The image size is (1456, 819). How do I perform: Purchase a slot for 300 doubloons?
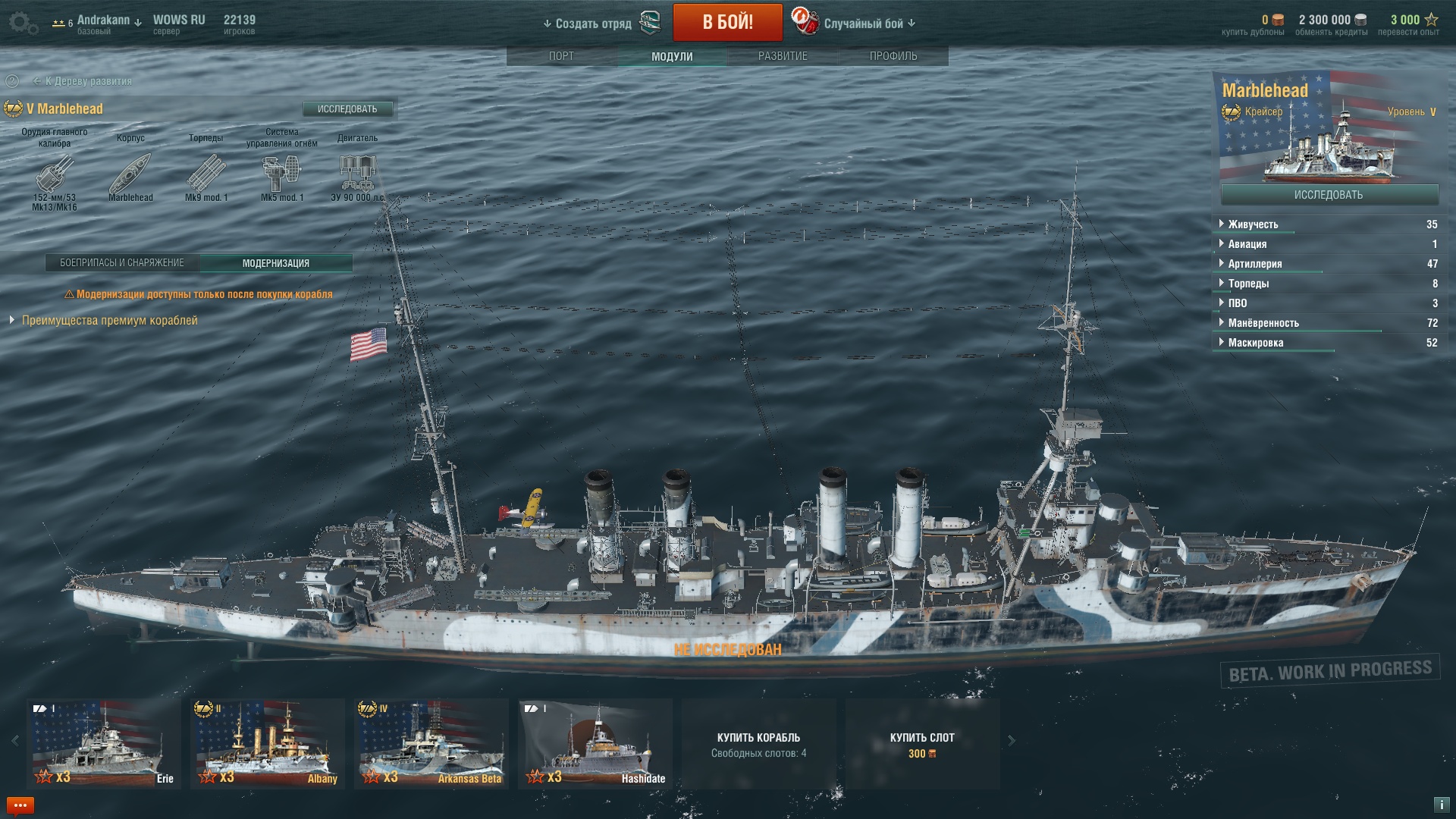click(922, 743)
